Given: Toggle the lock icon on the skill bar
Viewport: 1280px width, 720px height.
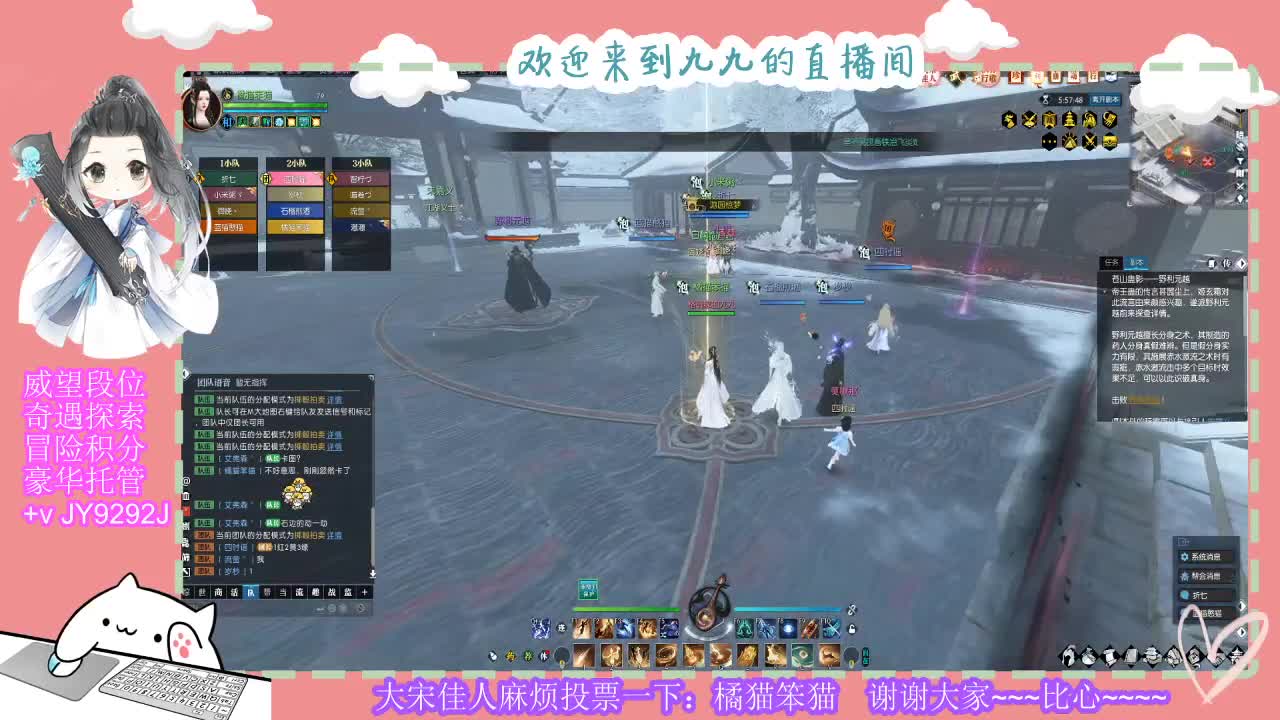Looking at the screenshot, I should coord(852,628).
